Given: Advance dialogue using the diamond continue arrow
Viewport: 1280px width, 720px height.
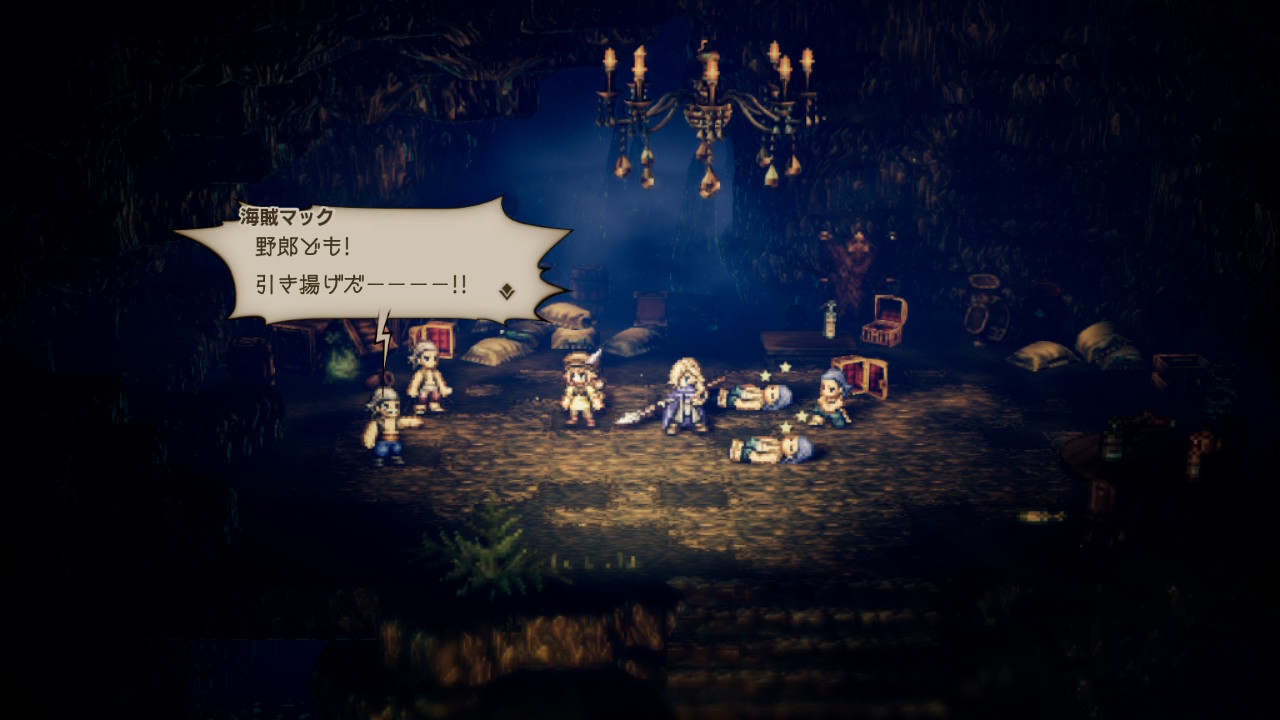Looking at the screenshot, I should pyautogui.click(x=507, y=291).
